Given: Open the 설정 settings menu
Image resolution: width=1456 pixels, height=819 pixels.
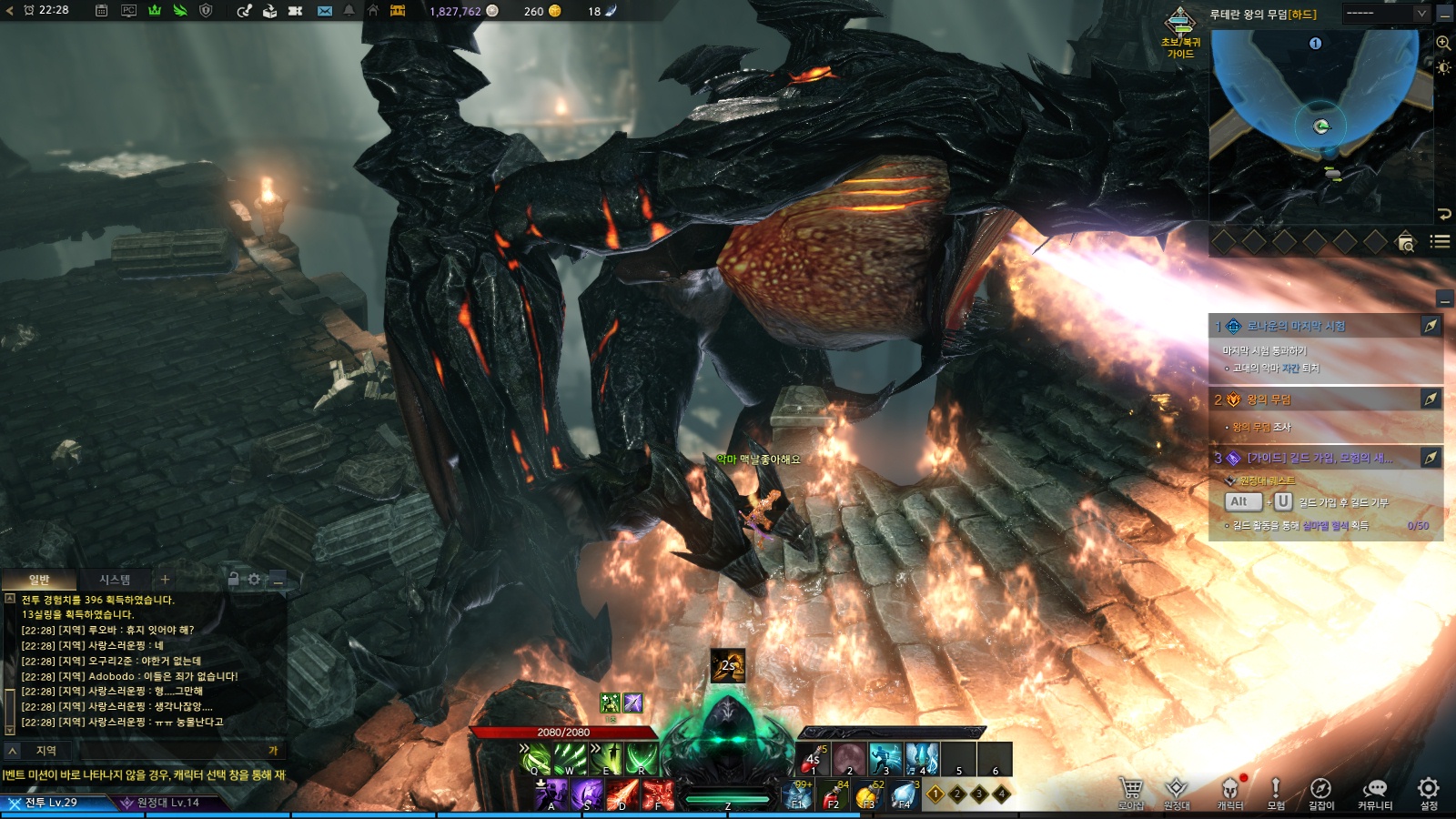Looking at the screenshot, I should point(1429,792).
